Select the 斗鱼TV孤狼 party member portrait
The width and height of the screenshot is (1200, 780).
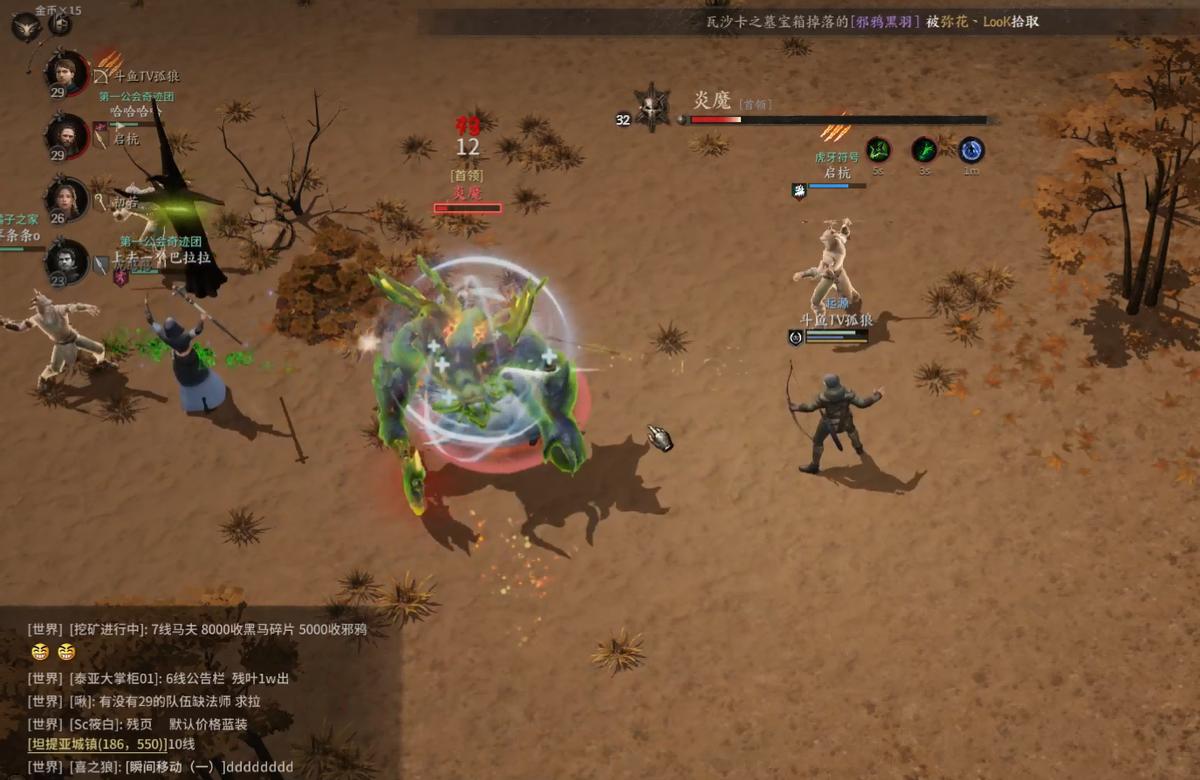tap(67, 73)
